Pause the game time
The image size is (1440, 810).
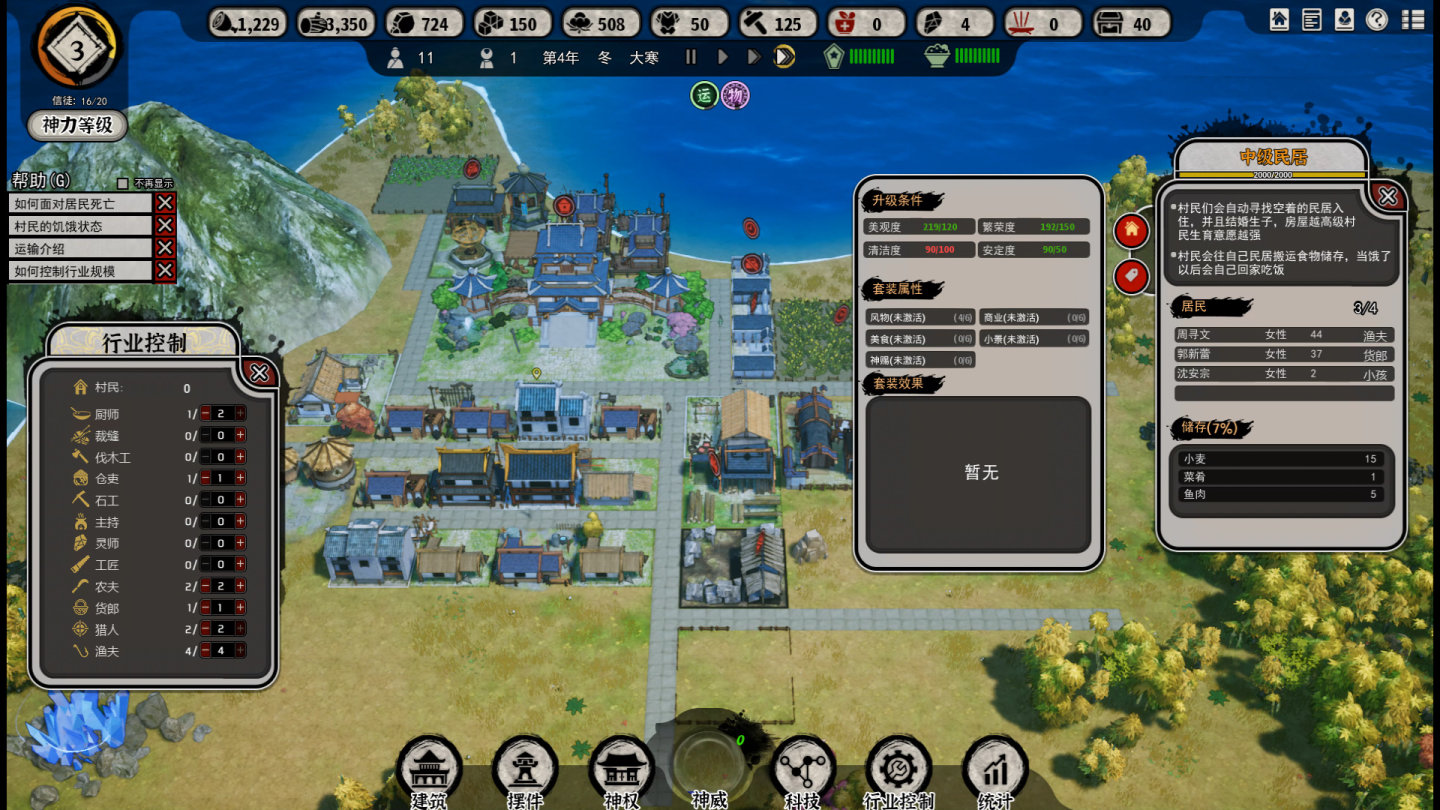[x=690, y=57]
